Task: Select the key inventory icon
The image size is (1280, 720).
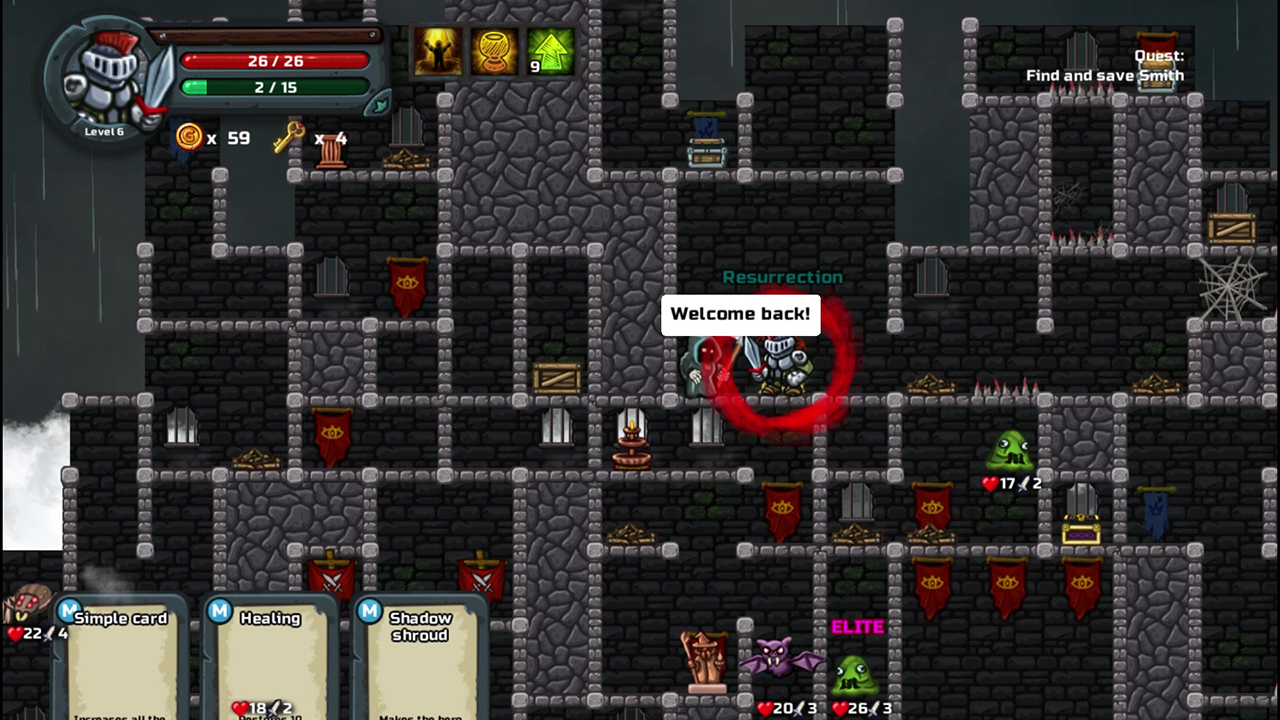Action: point(288,138)
